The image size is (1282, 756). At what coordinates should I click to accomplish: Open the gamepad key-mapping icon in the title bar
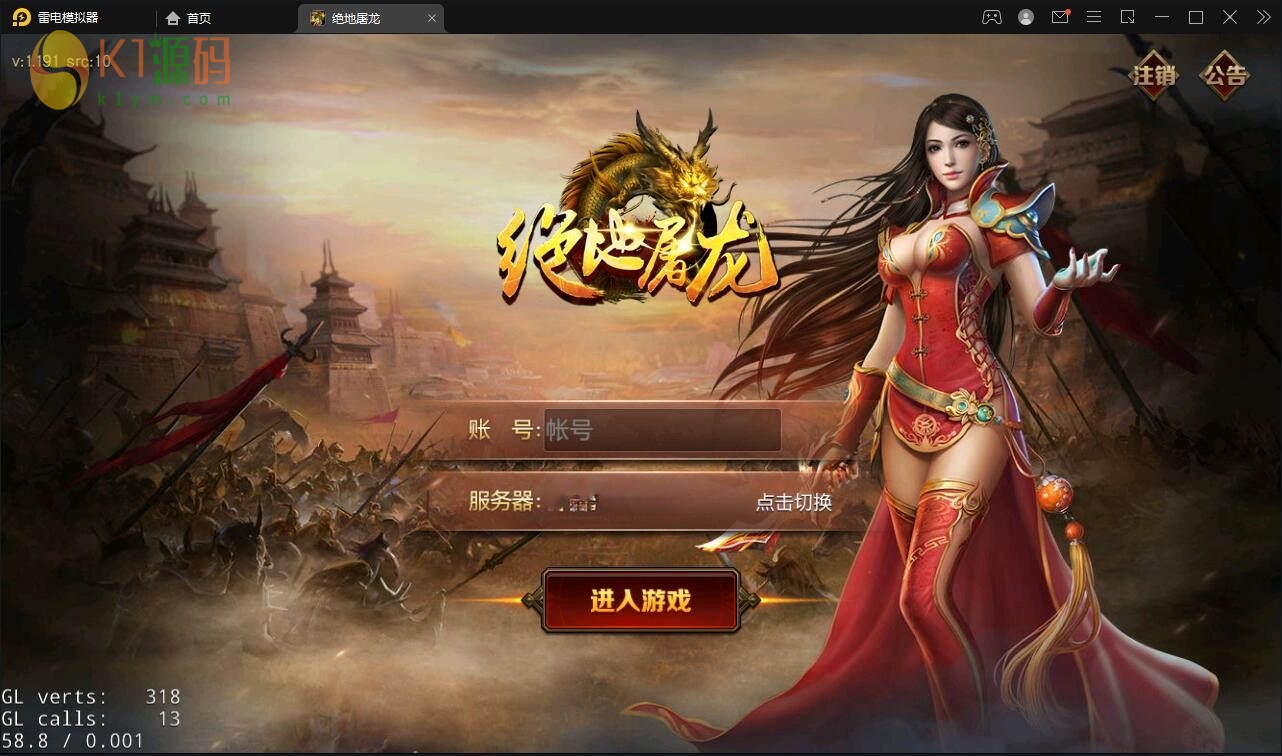[x=991, y=17]
